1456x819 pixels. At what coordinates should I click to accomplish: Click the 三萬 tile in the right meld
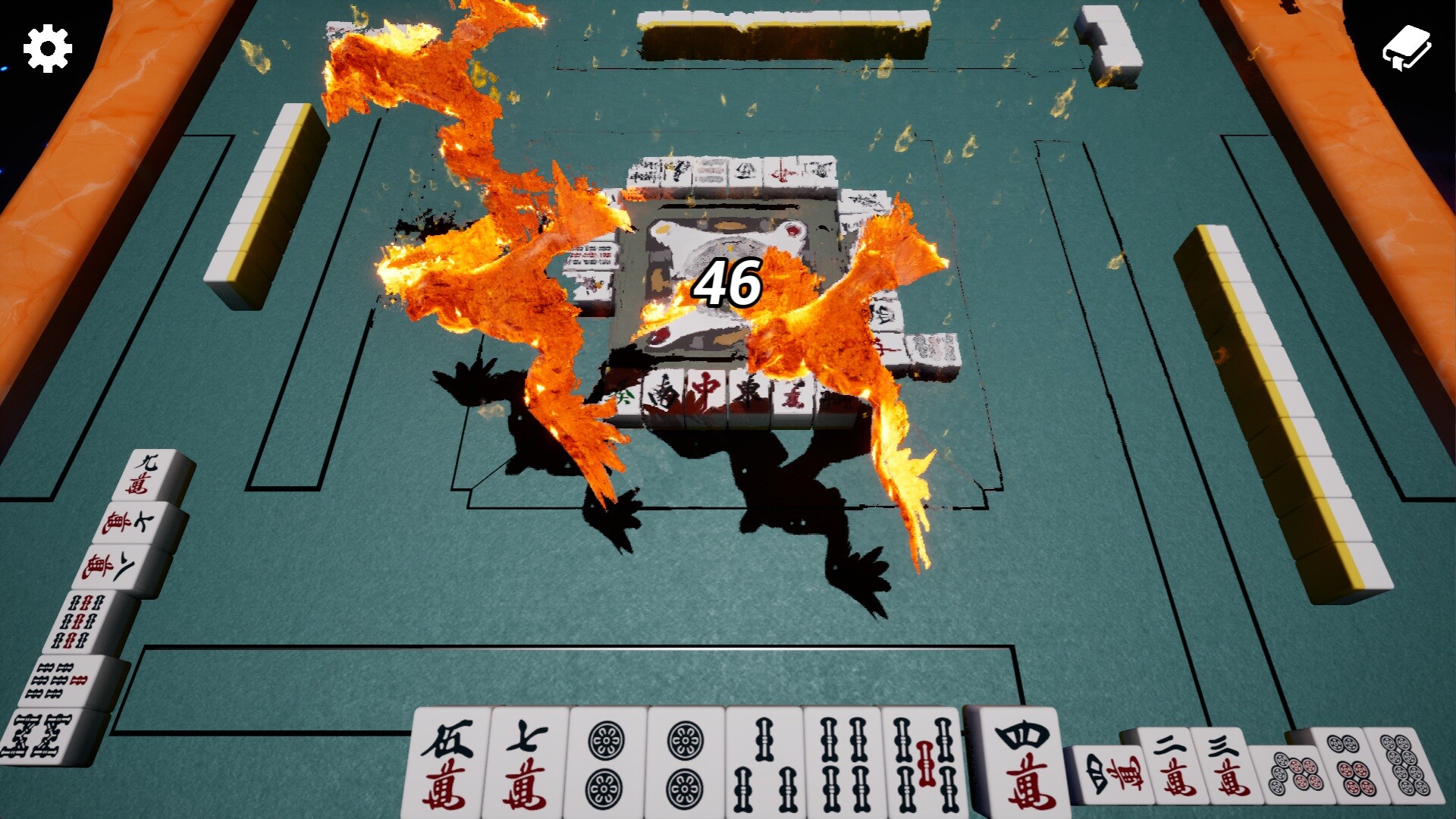1228,766
